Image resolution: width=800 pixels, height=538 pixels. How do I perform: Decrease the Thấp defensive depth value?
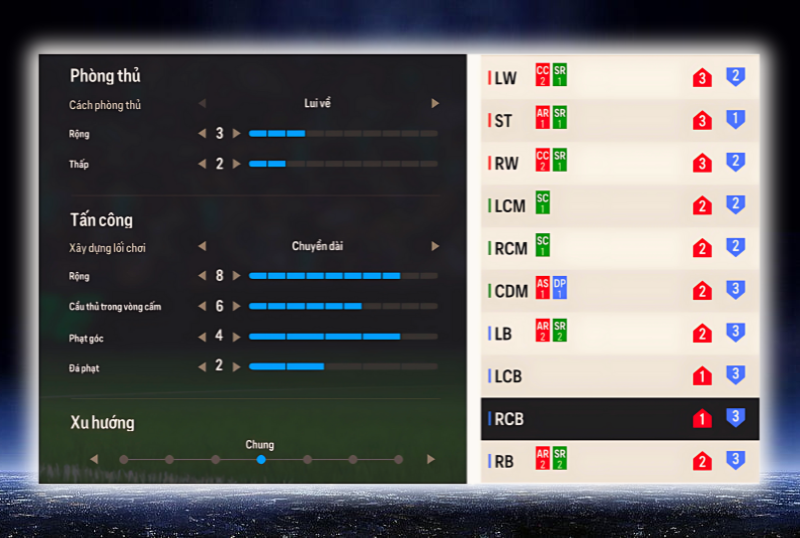point(203,163)
